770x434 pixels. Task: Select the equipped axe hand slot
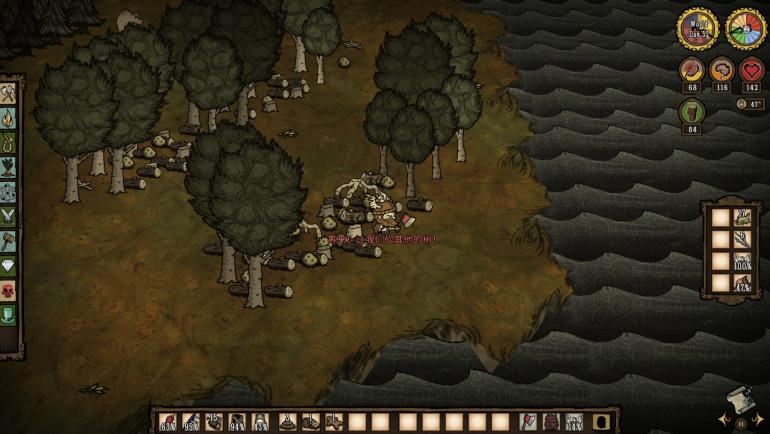pyautogui.click(x=529, y=421)
